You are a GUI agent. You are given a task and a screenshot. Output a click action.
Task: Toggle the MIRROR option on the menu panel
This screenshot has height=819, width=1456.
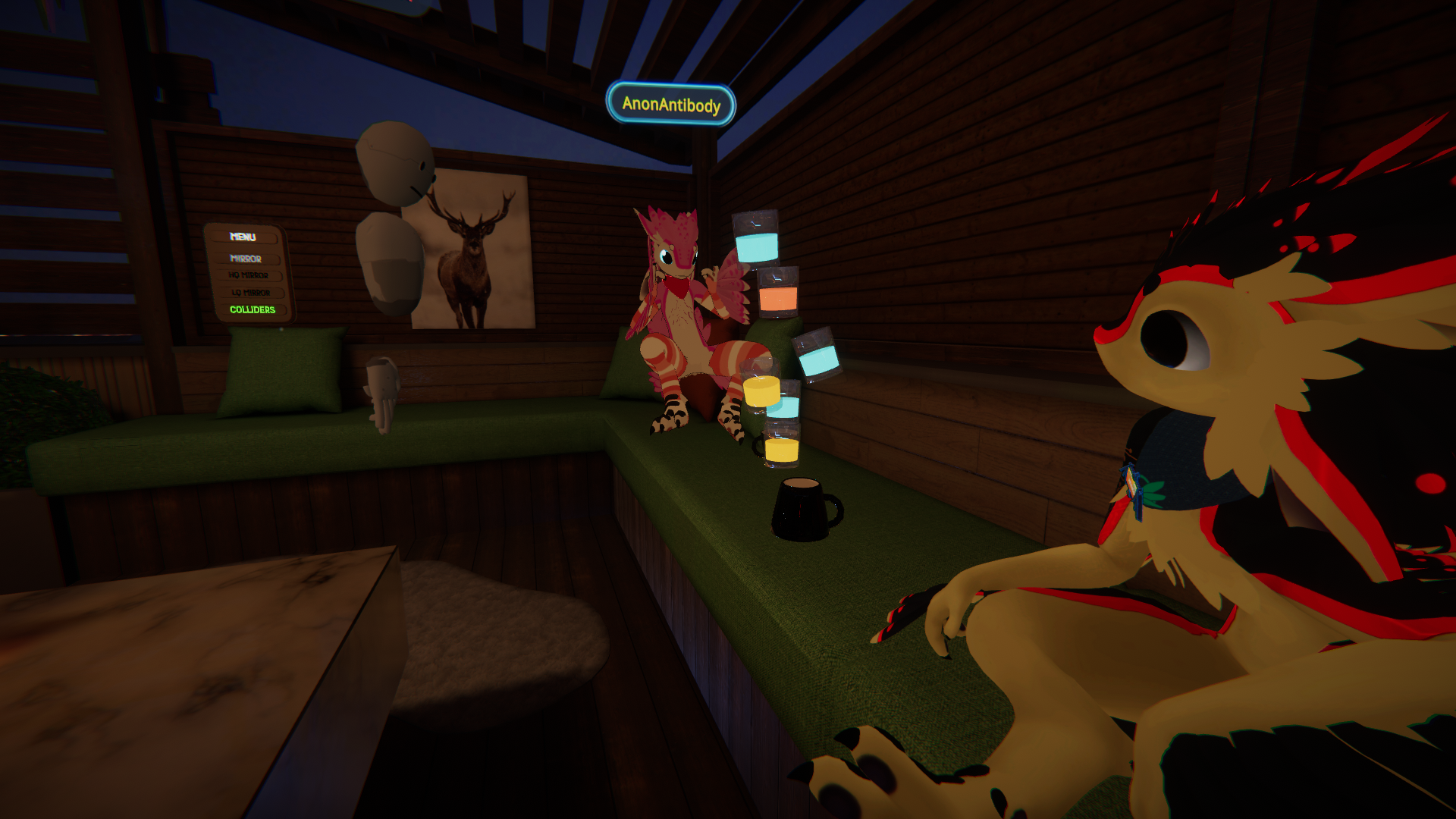246,259
